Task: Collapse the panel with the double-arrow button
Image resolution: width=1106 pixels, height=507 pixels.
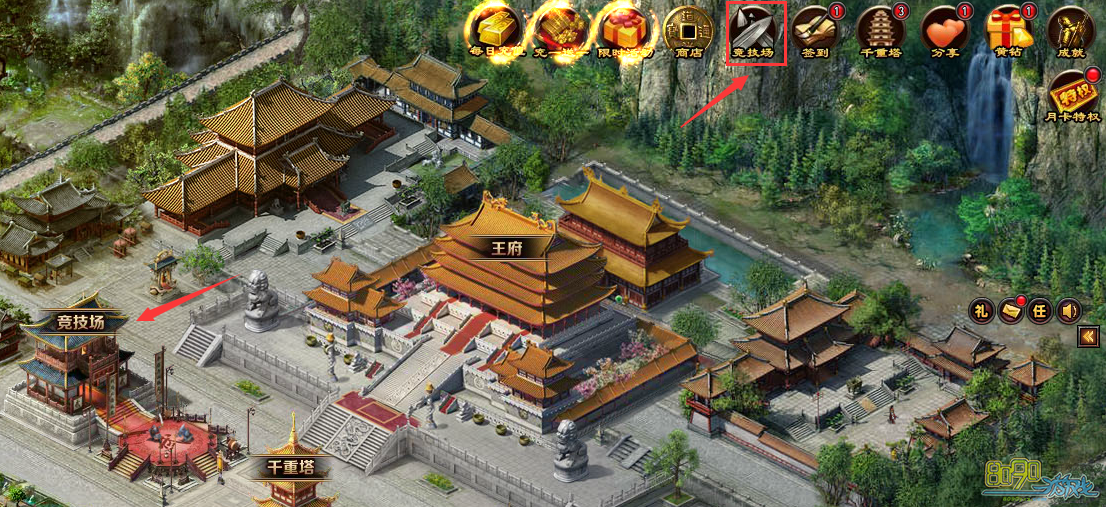Action: point(1088,338)
